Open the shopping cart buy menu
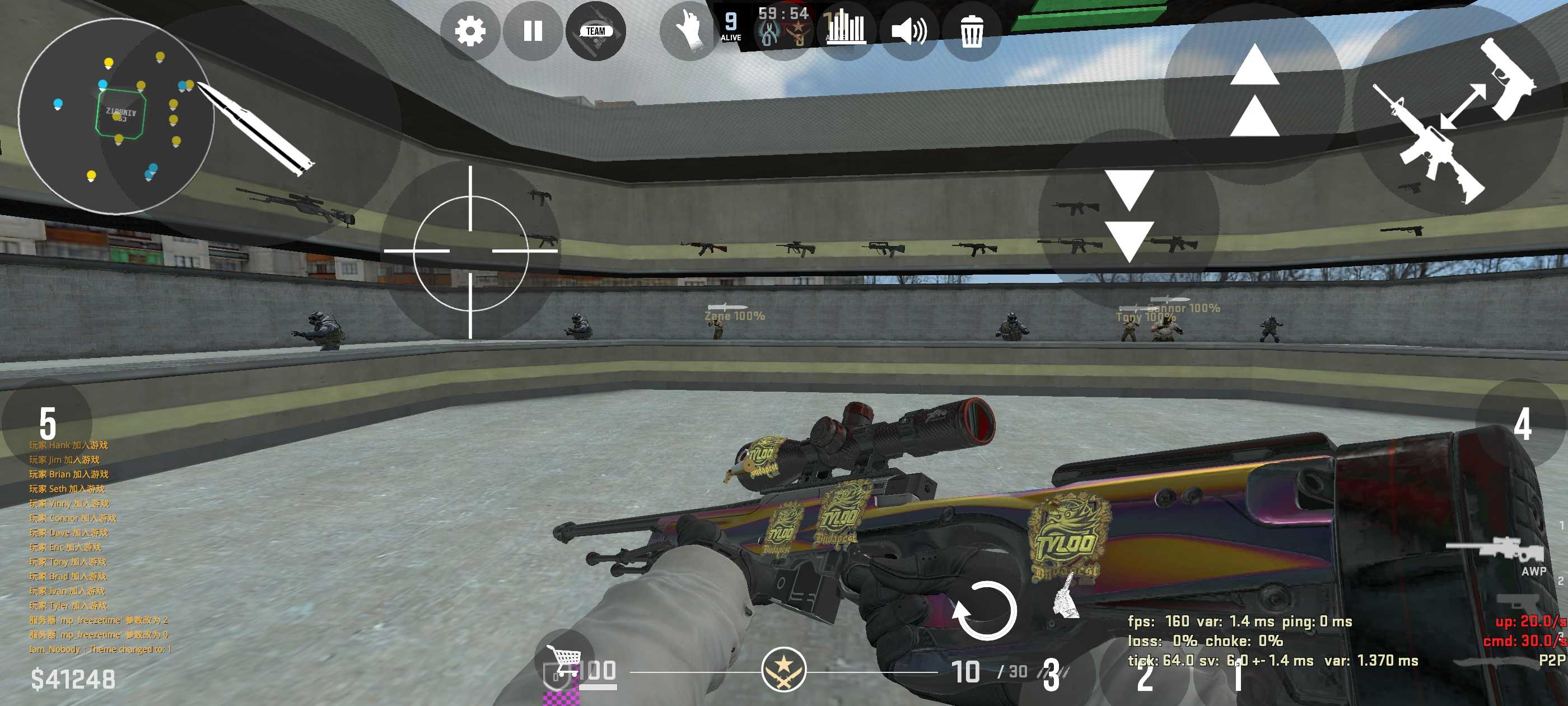 click(564, 659)
